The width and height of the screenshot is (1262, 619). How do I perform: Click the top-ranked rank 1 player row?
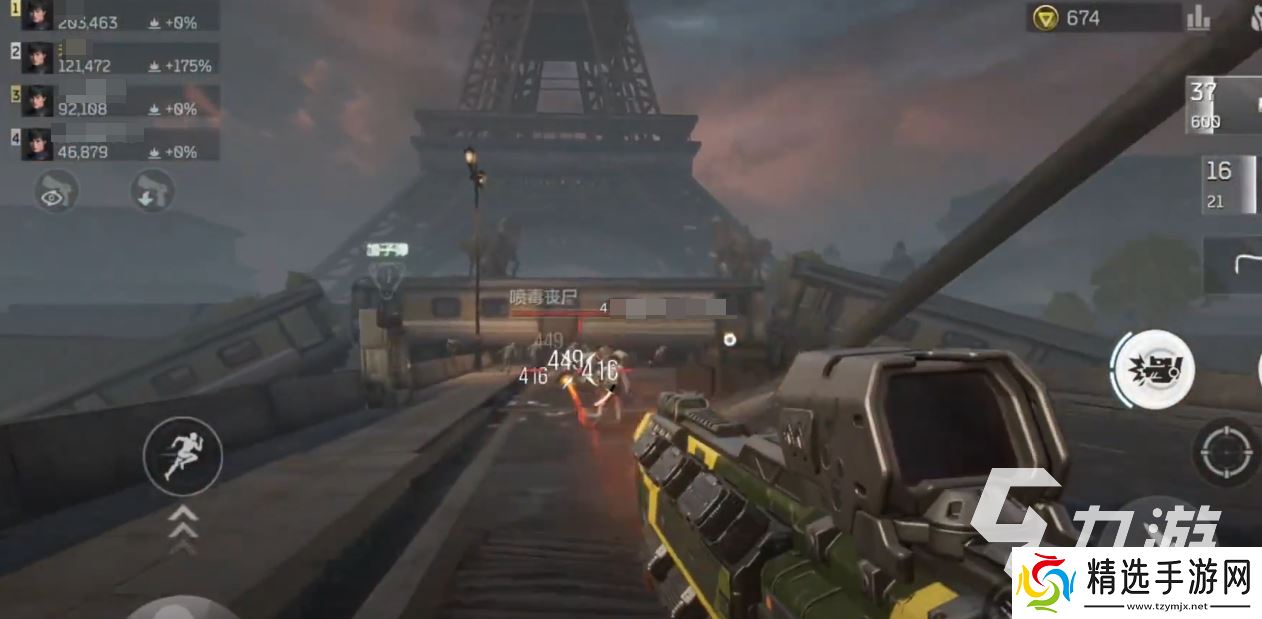[115, 15]
